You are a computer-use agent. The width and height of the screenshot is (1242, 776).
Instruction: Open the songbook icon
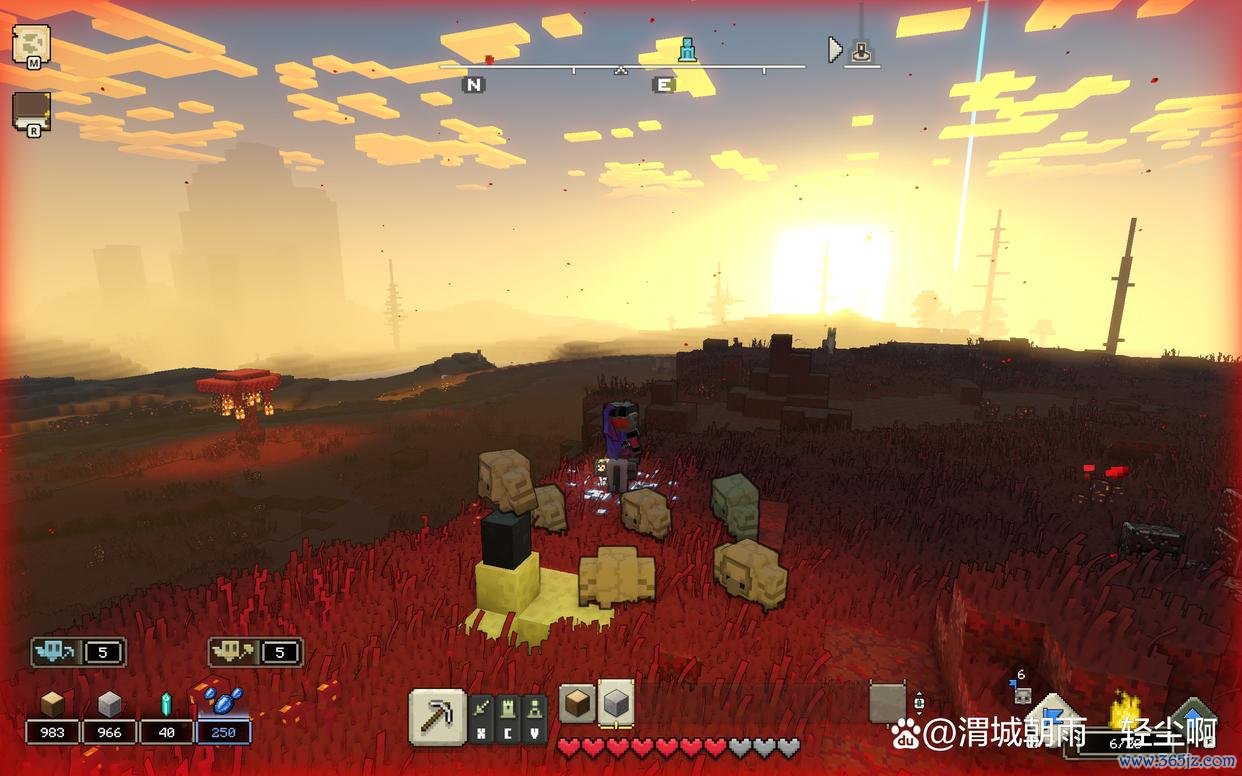29,110
